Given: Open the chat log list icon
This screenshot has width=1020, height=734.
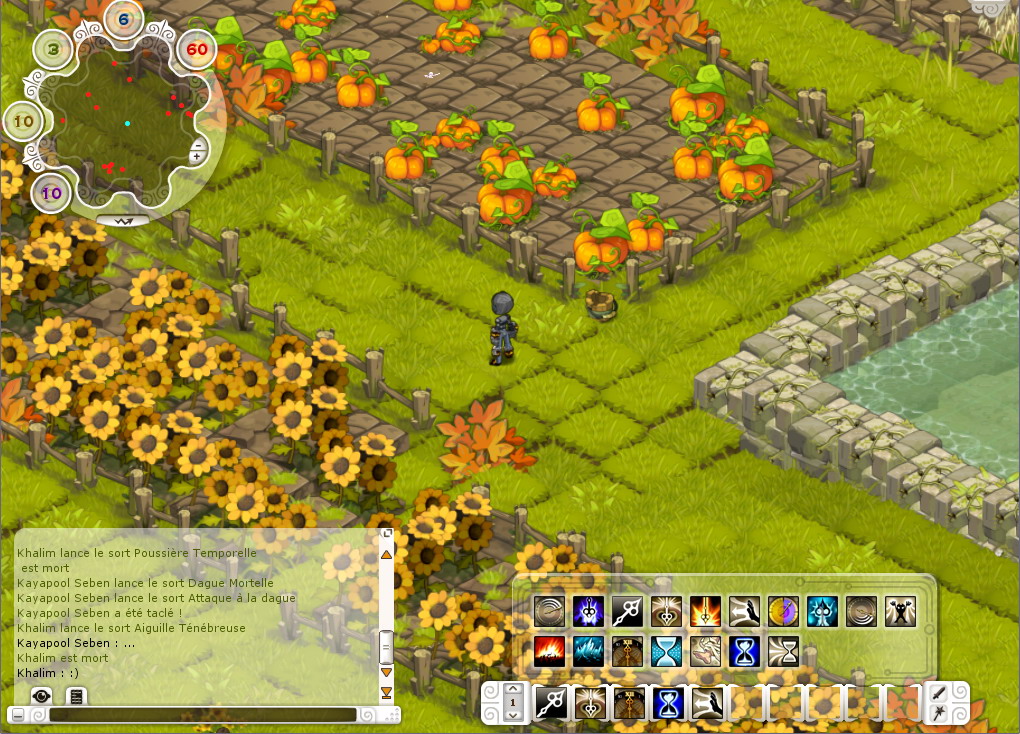Looking at the screenshot, I should tap(75, 695).
